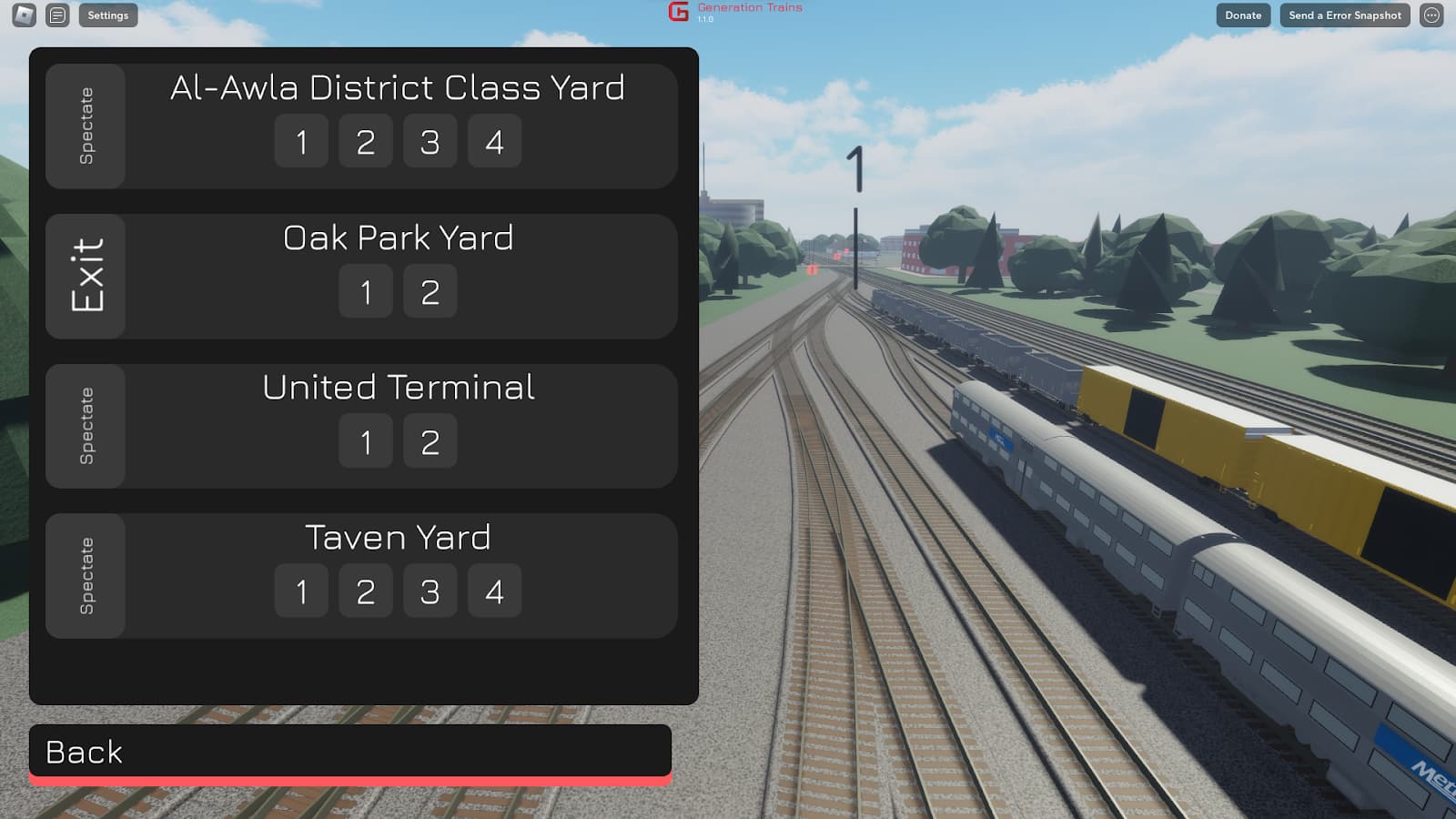Pick track 4 at Al-Awla District Class Yard
The width and height of the screenshot is (1456, 819).
494,141
